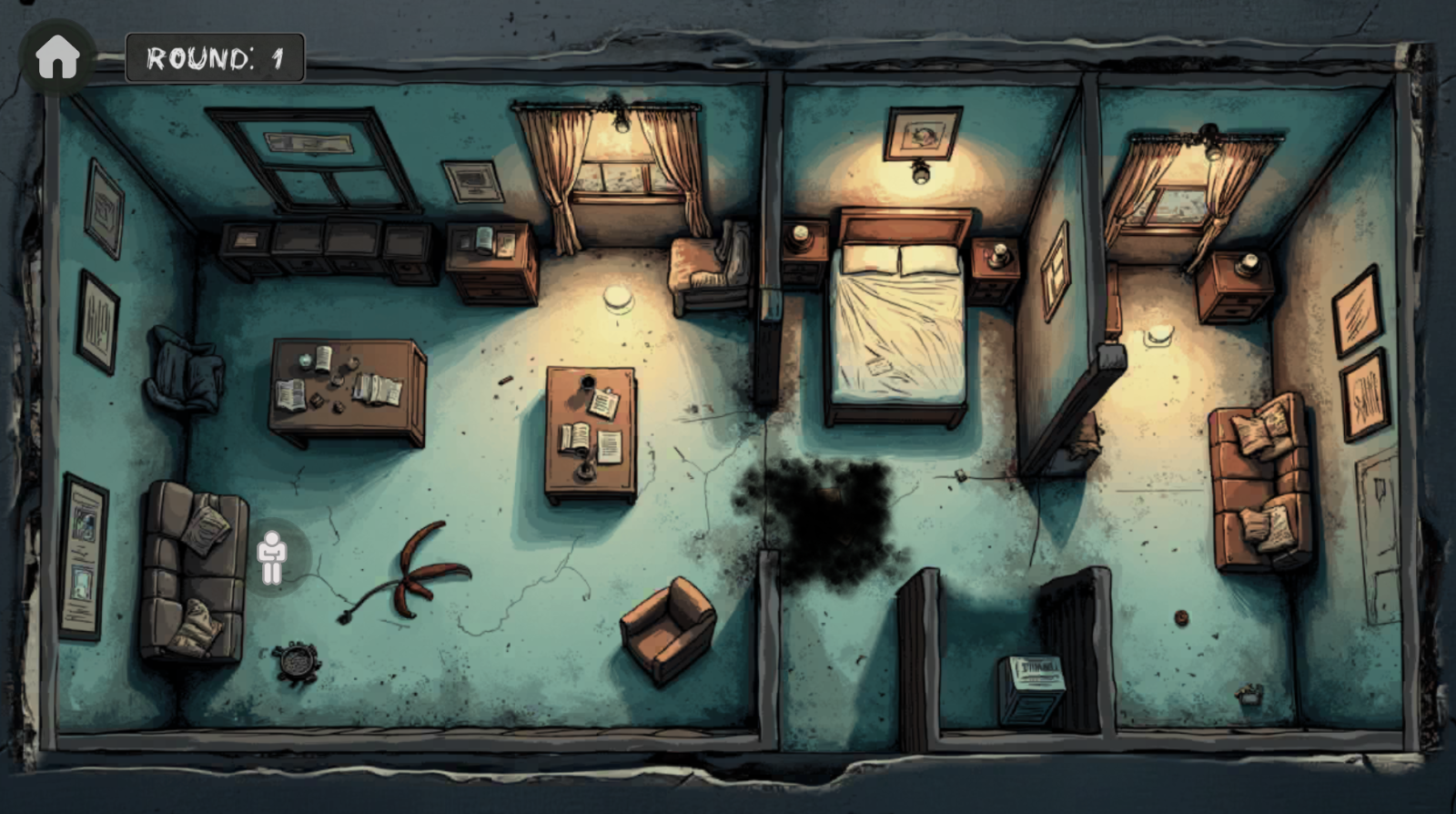
Task: Click the Home icon in top-left corner
Action: [57, 57]
